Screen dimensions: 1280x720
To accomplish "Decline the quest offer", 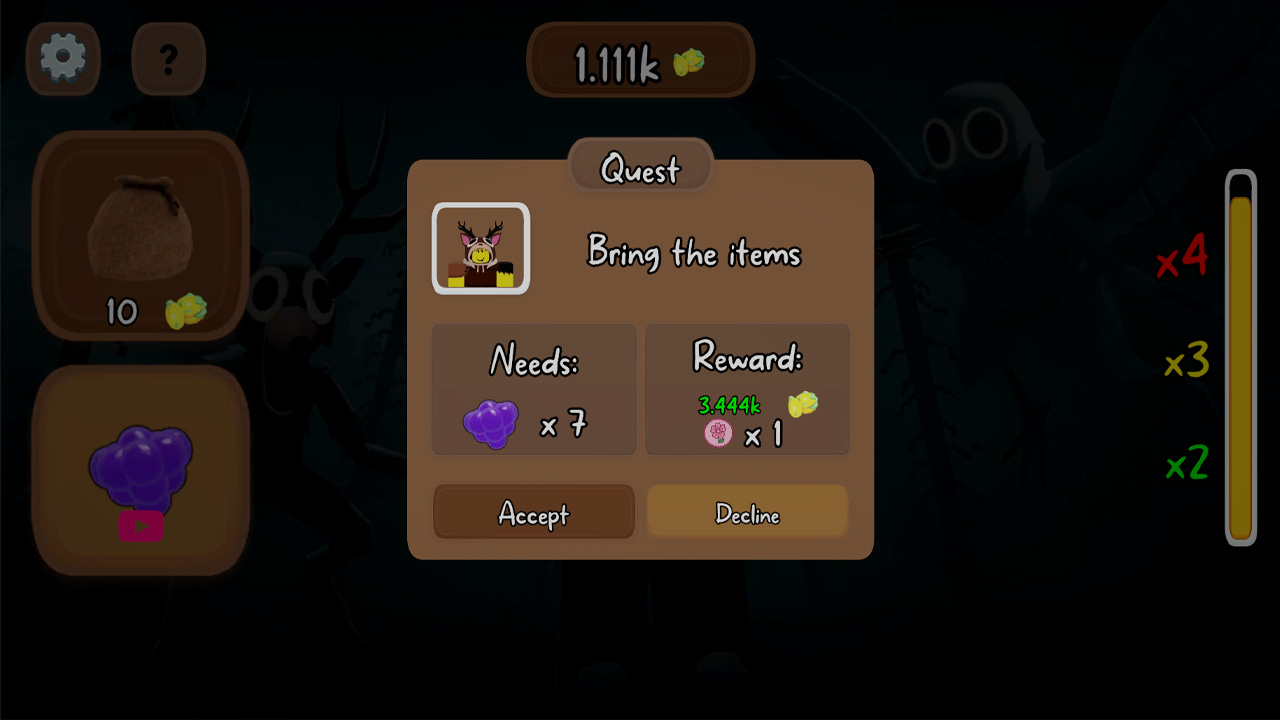I will point(747,512).
